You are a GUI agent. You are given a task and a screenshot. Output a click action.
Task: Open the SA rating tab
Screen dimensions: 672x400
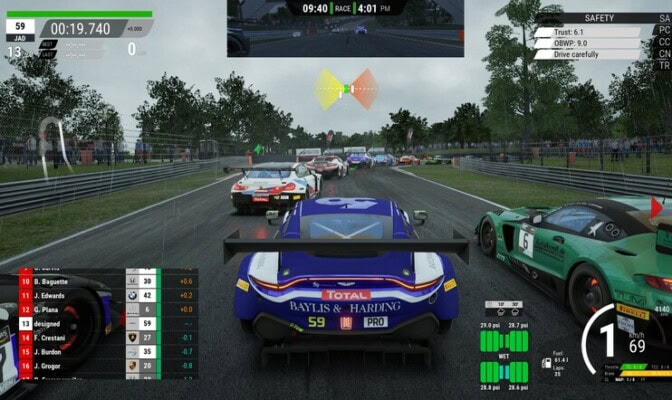pyautogui.click(x=663, y=17)
